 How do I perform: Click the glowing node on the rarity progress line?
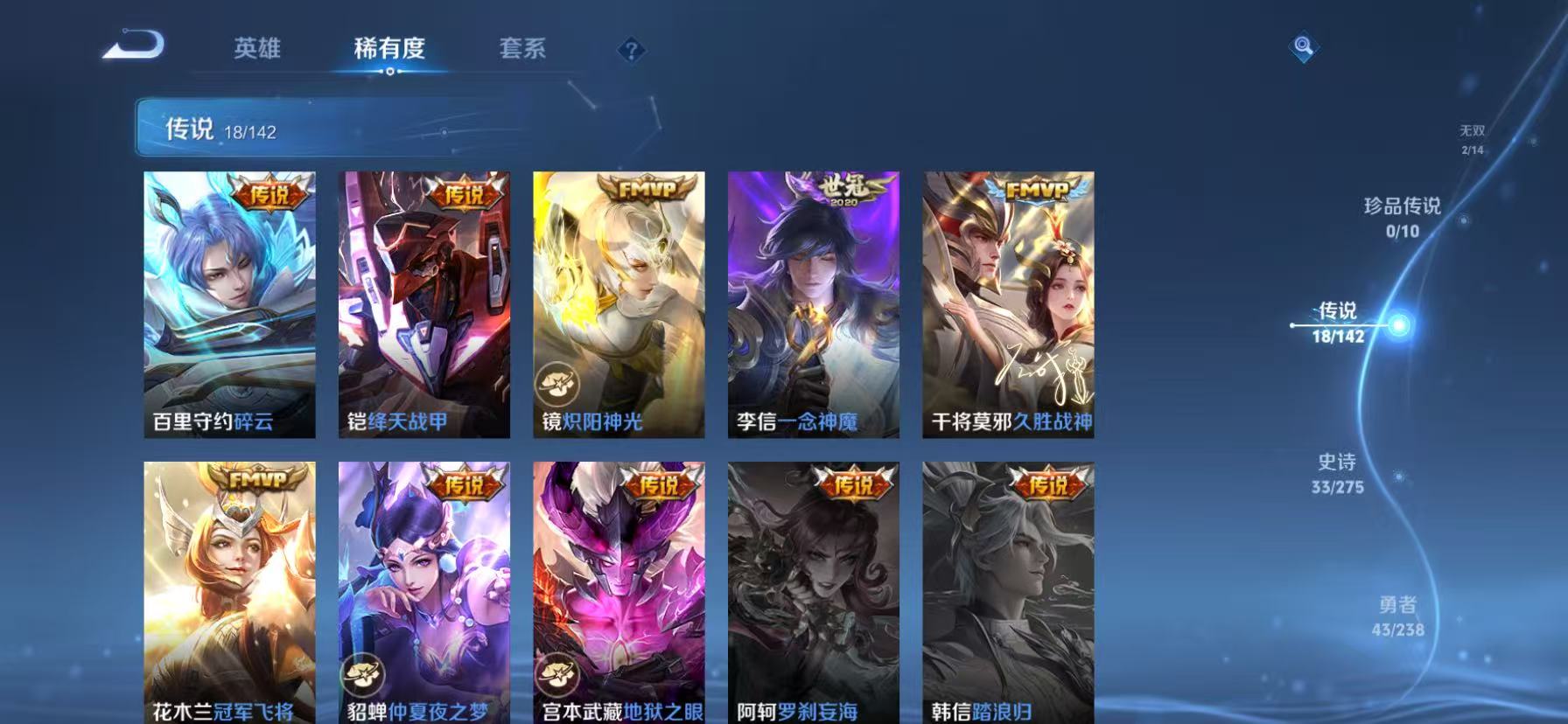coord(1400,324)
